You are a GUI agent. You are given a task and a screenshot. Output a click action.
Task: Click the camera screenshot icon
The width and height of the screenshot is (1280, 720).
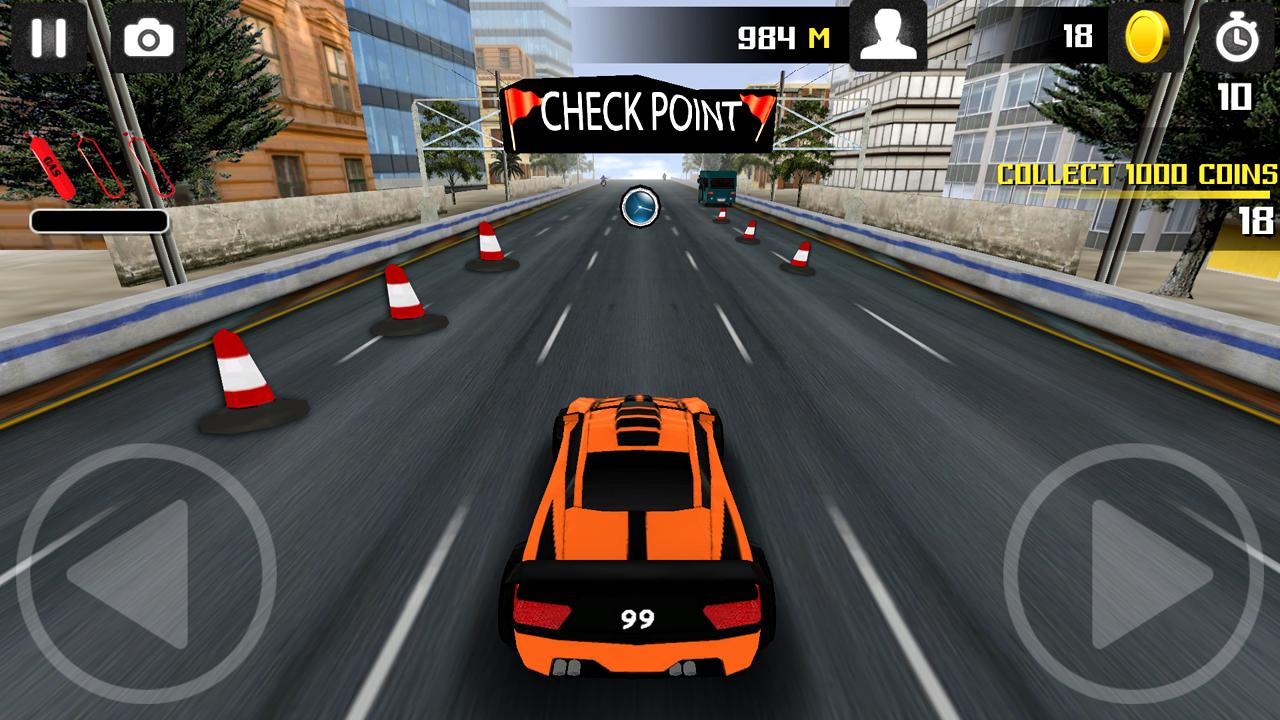(146, 38)
